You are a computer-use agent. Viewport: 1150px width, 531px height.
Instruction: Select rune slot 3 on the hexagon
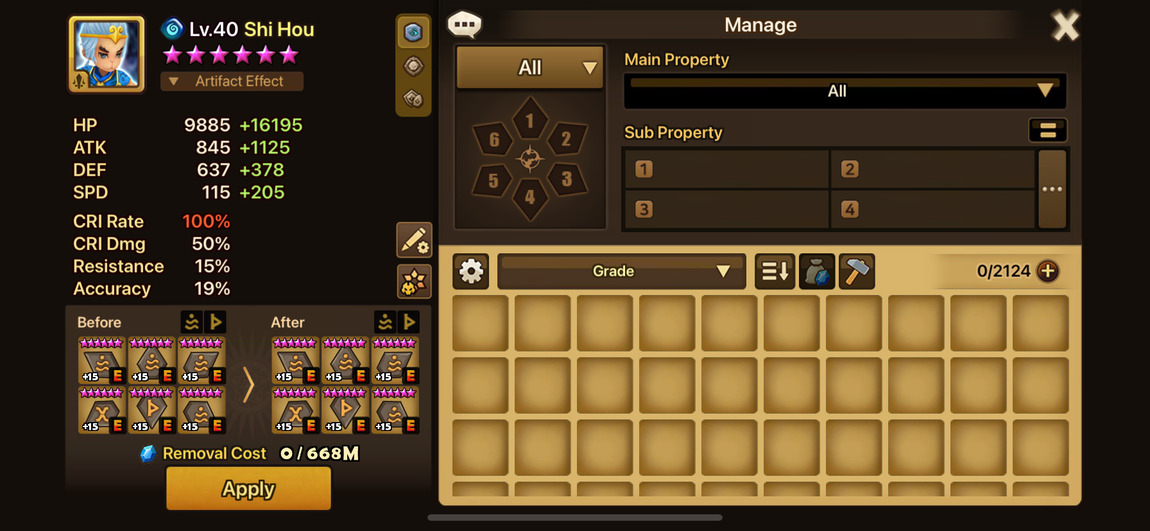566,180
